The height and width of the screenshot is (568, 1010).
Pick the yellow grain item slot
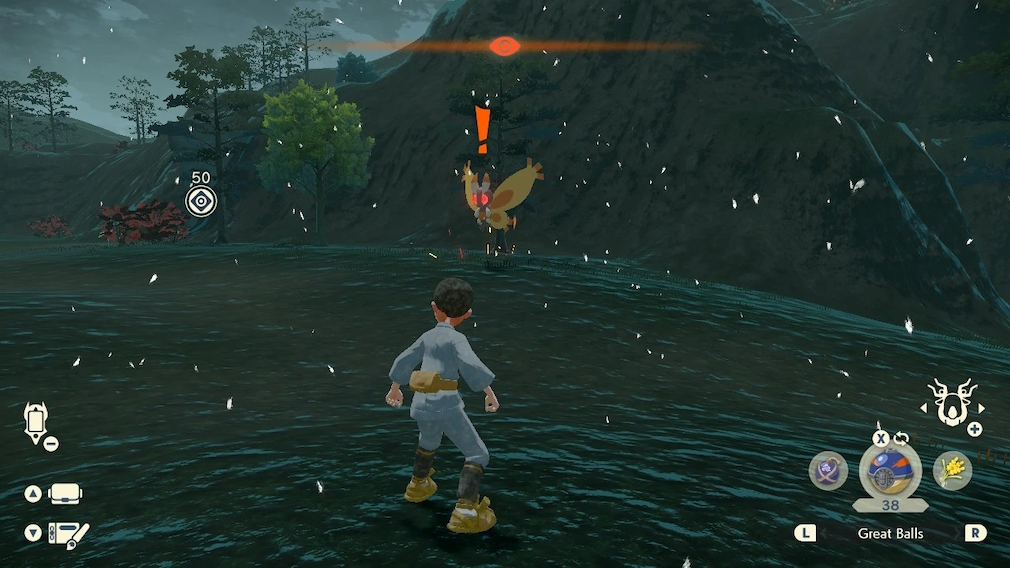[x=952, y=471]
